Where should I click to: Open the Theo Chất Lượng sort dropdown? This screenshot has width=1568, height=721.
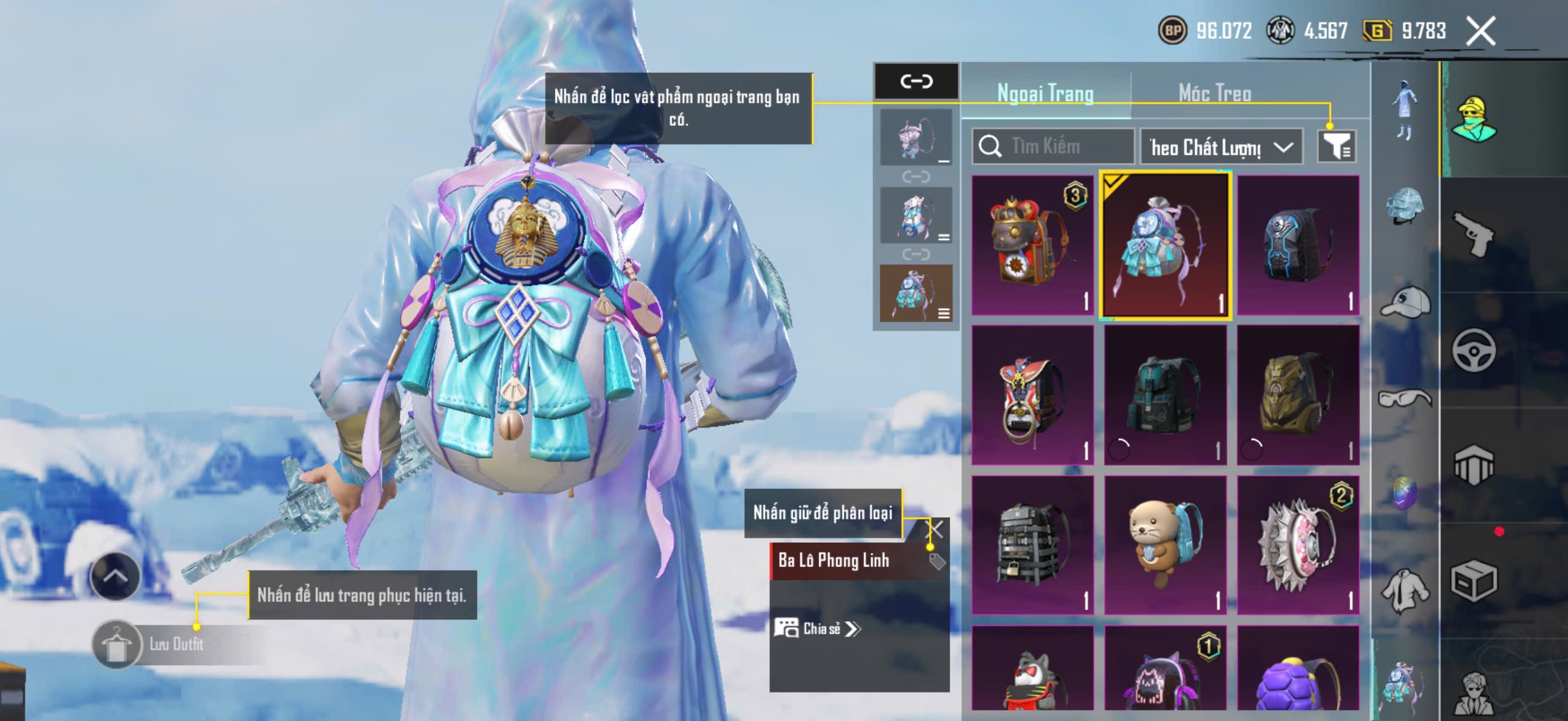tap(1221, 146)
